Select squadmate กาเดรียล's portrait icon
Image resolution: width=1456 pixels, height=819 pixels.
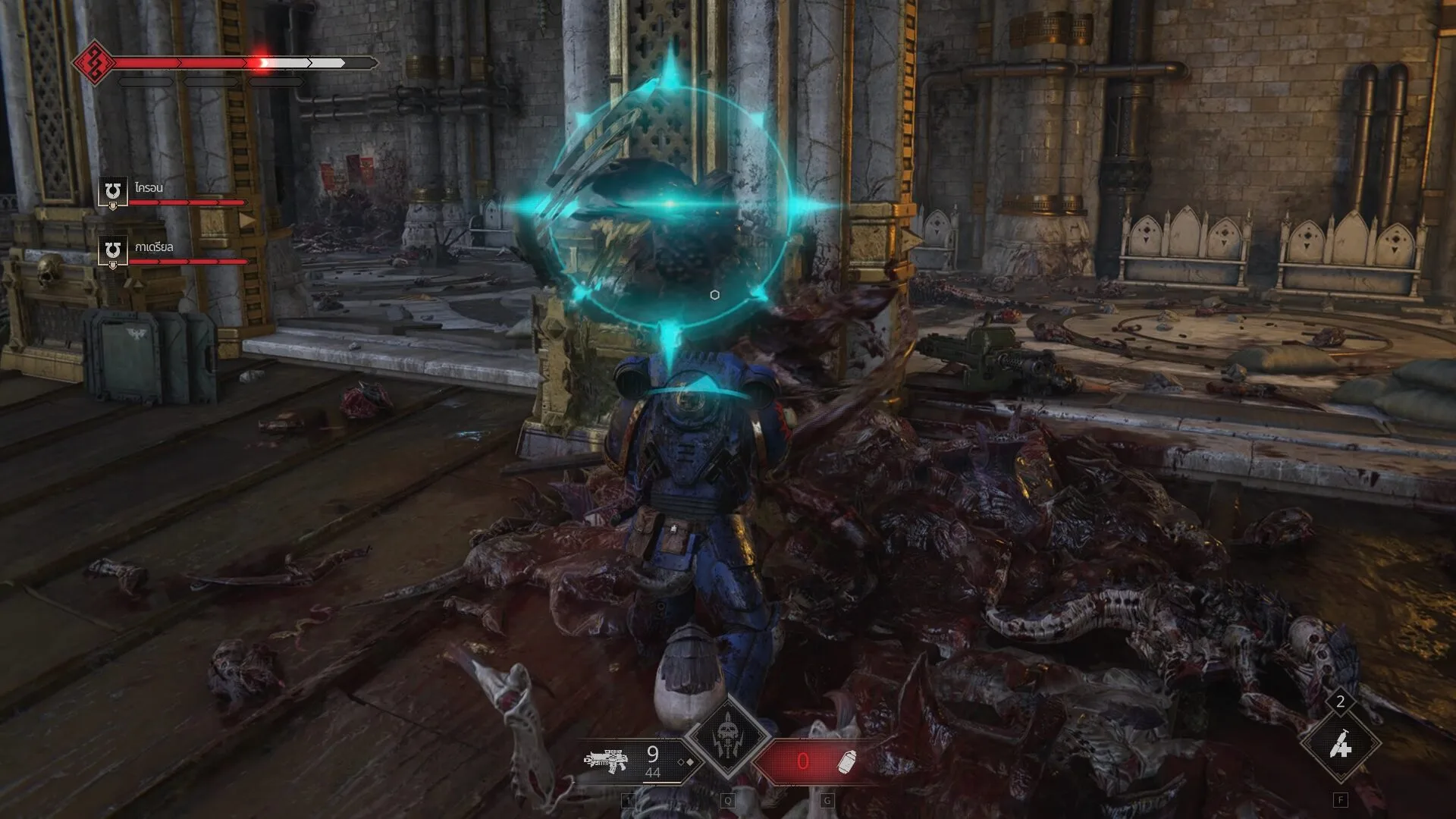[113, 250]
